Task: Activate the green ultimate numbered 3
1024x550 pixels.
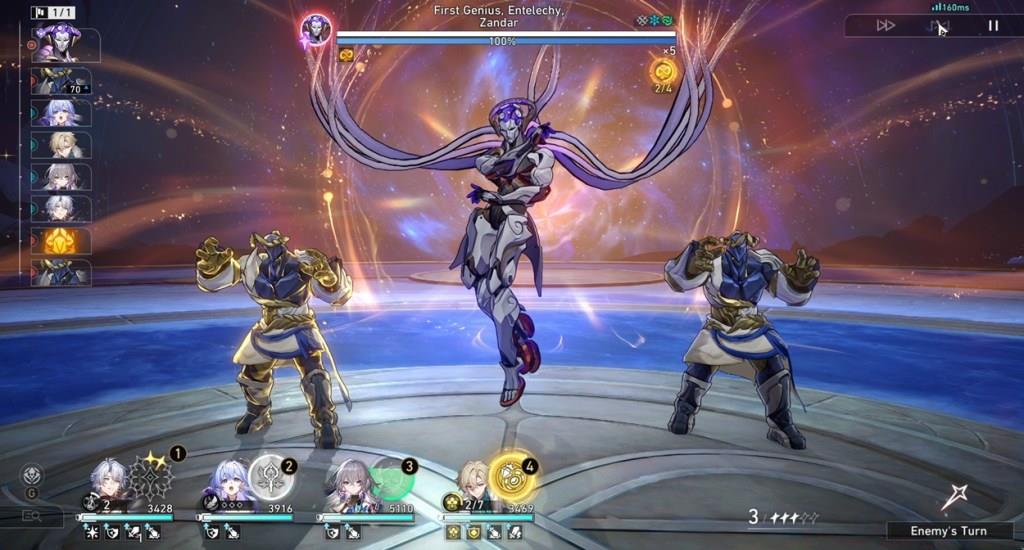Action: tap(390, 477)
